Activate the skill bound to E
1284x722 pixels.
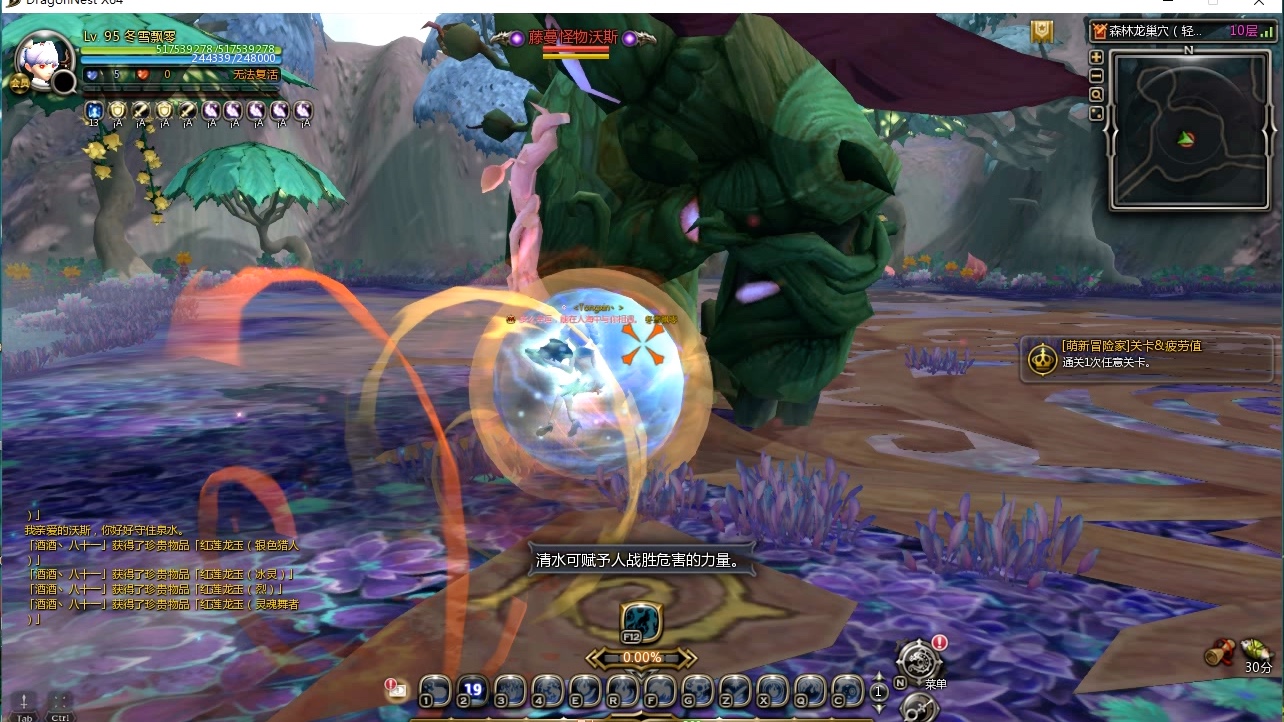584,690
